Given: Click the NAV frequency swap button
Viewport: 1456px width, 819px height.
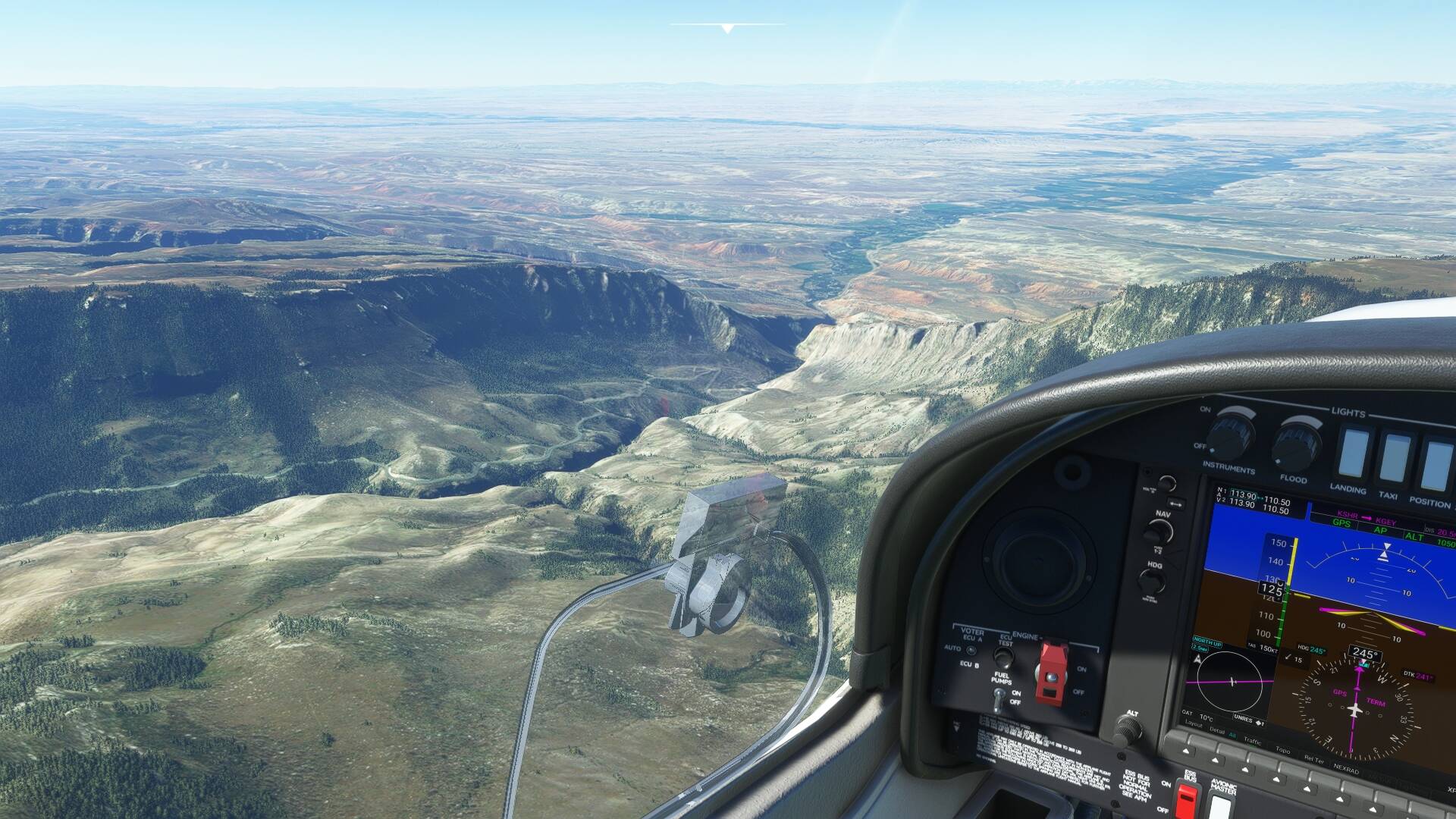Looking at the screenshot, I should click(x=1176, y=503).
